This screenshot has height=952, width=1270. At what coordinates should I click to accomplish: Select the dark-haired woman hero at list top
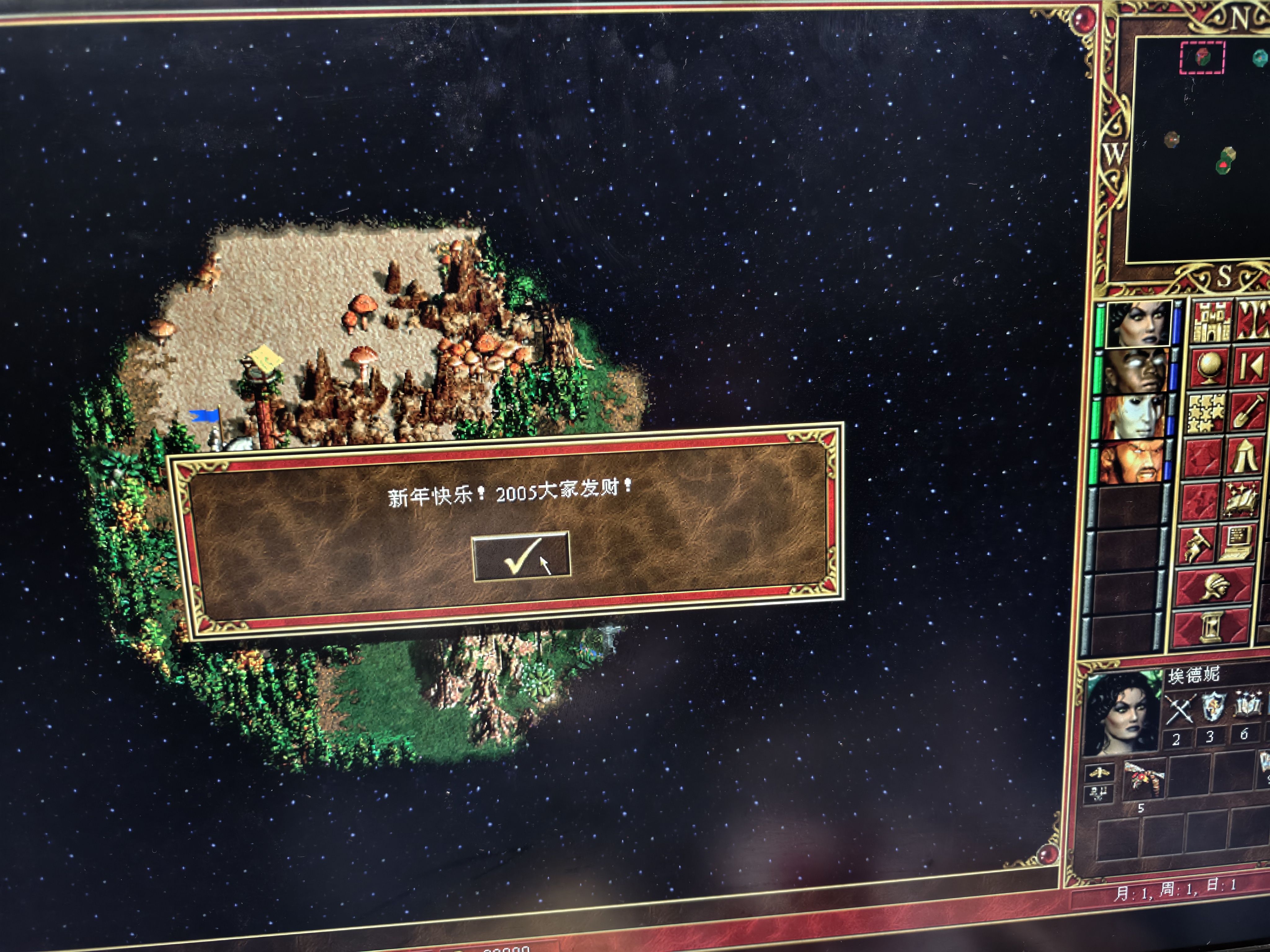coord(1139,324)
